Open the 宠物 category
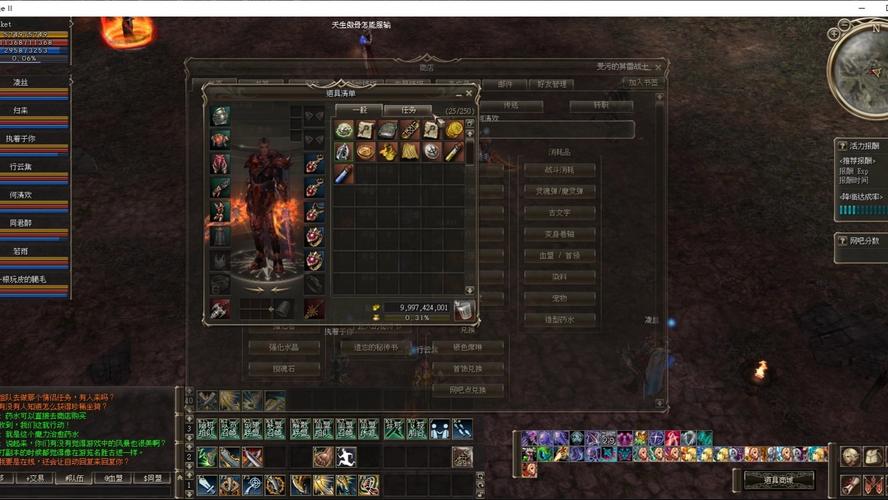The image size is (888, 500). 559,298
